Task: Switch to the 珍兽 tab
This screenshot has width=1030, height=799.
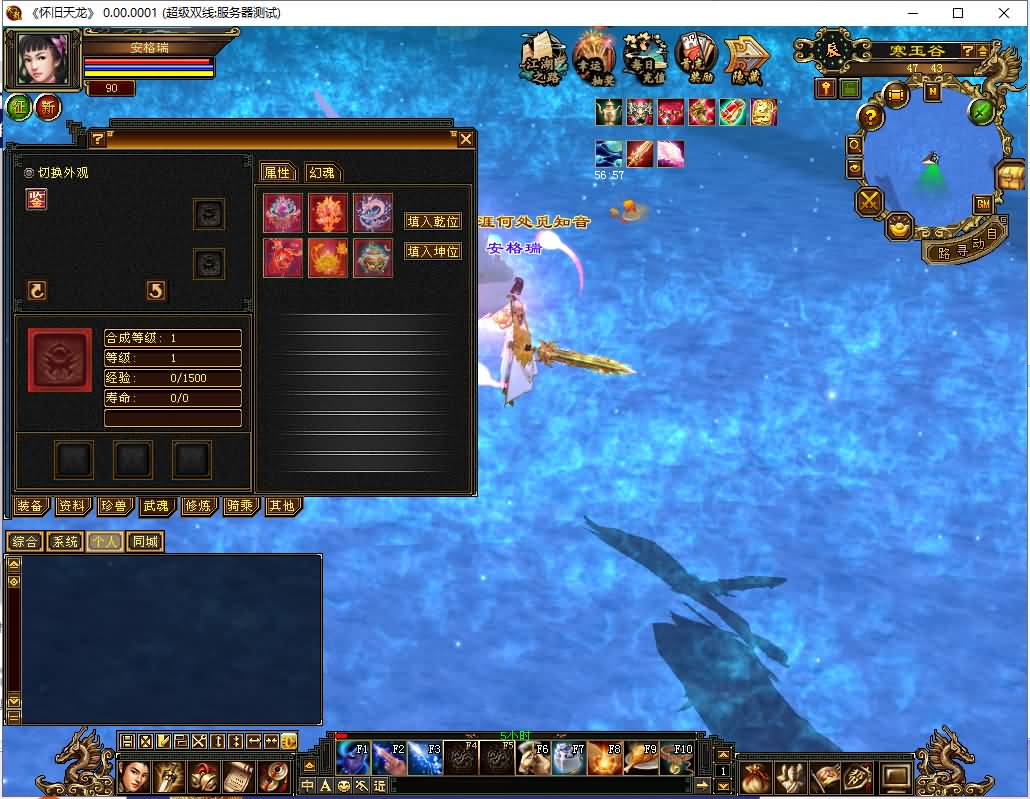Action: [113, 506]
